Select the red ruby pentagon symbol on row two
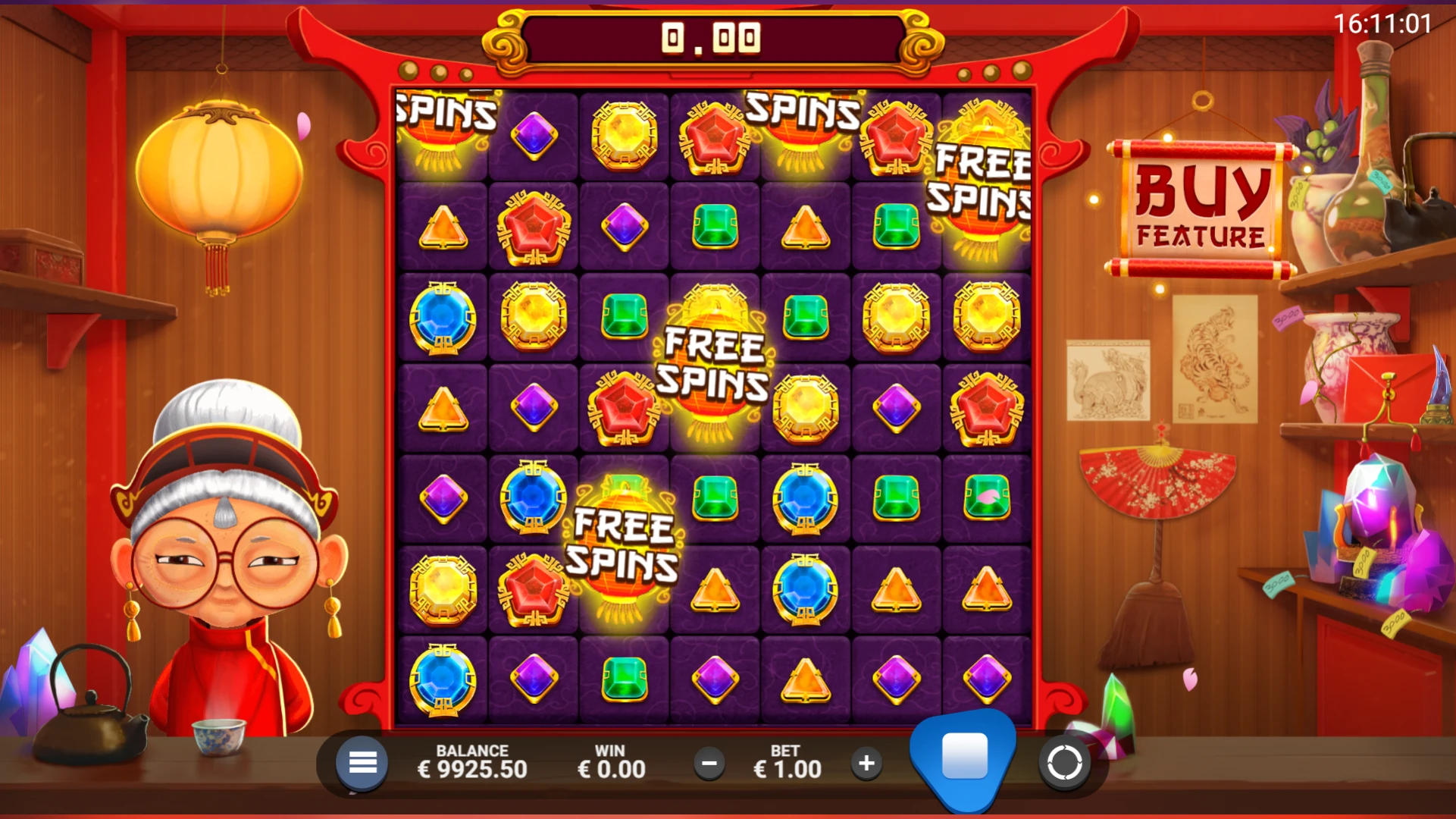Image resolution: width=1456 pixels, height=819 pixels. (x=532, y=227)
